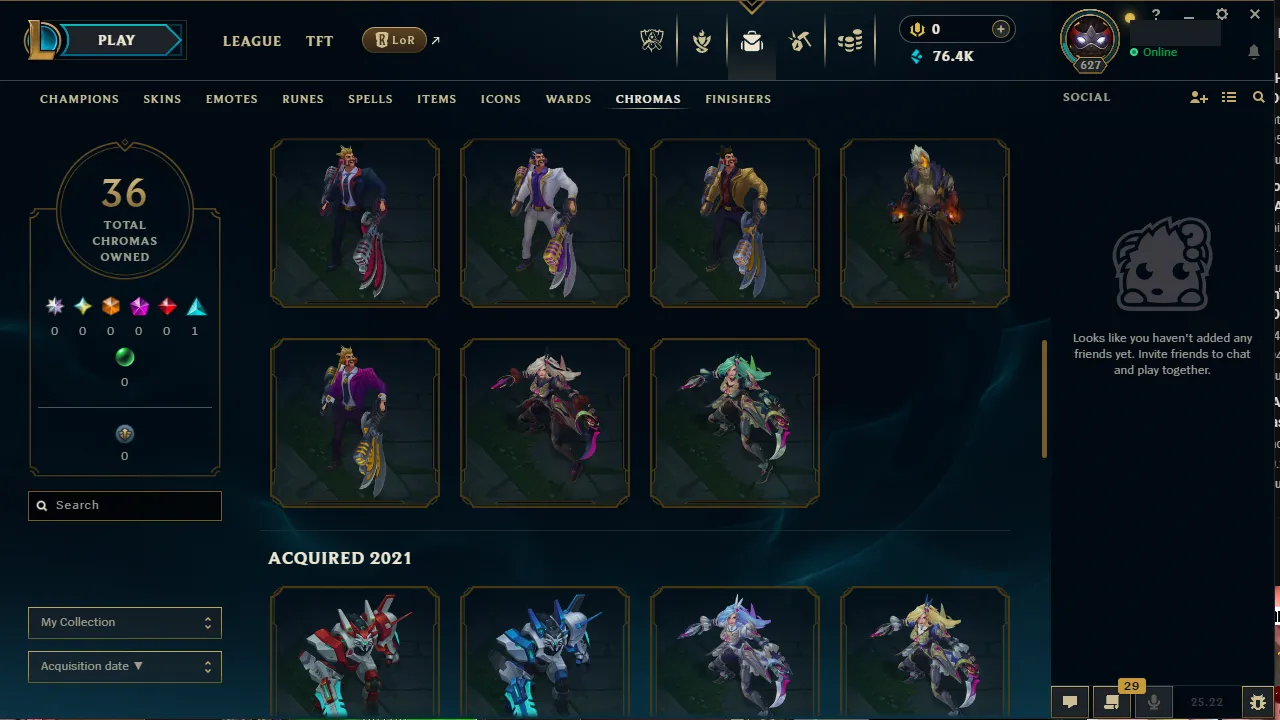
Task: Toggle the microphone mute icon
Action: pyautogui.click(x=1153, y=701)
